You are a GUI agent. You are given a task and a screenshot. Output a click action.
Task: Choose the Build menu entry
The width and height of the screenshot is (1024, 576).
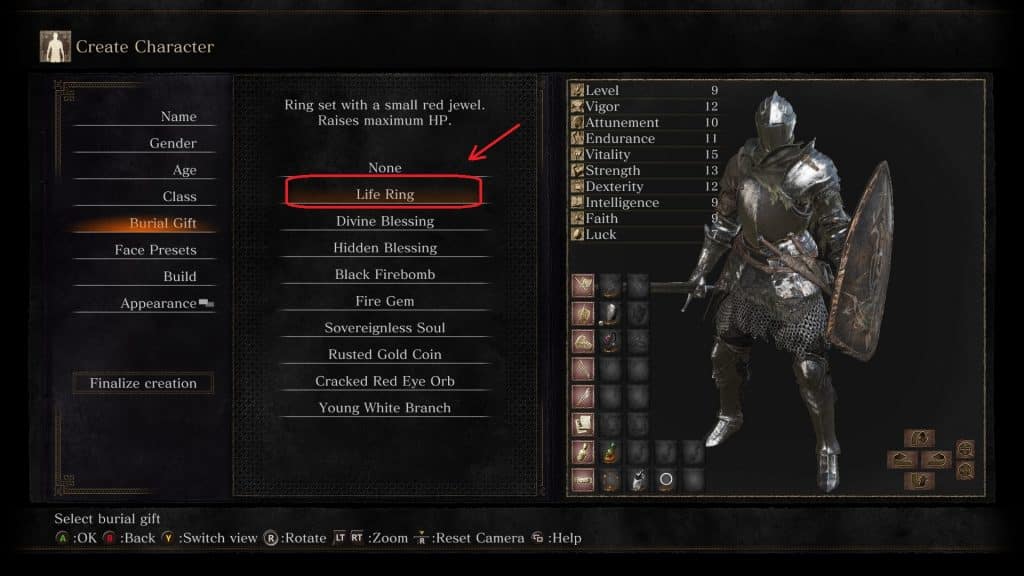pyautogui.click(x=180, y=277)
